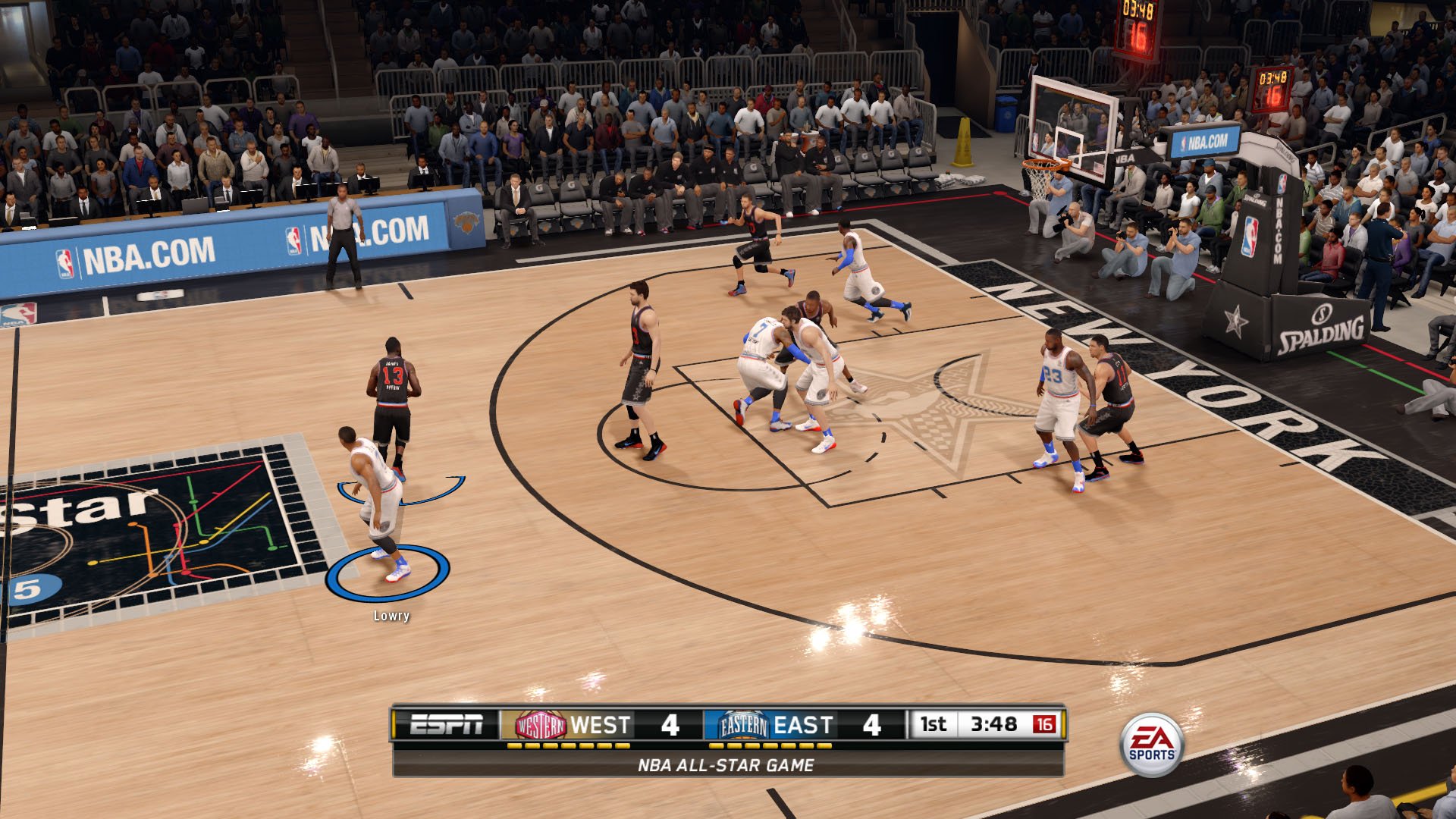Expand the NBA ALL-STAR GAME banner
This screenshot has height=819, width=1456.
pyautogui.click(x=728, y=766)
